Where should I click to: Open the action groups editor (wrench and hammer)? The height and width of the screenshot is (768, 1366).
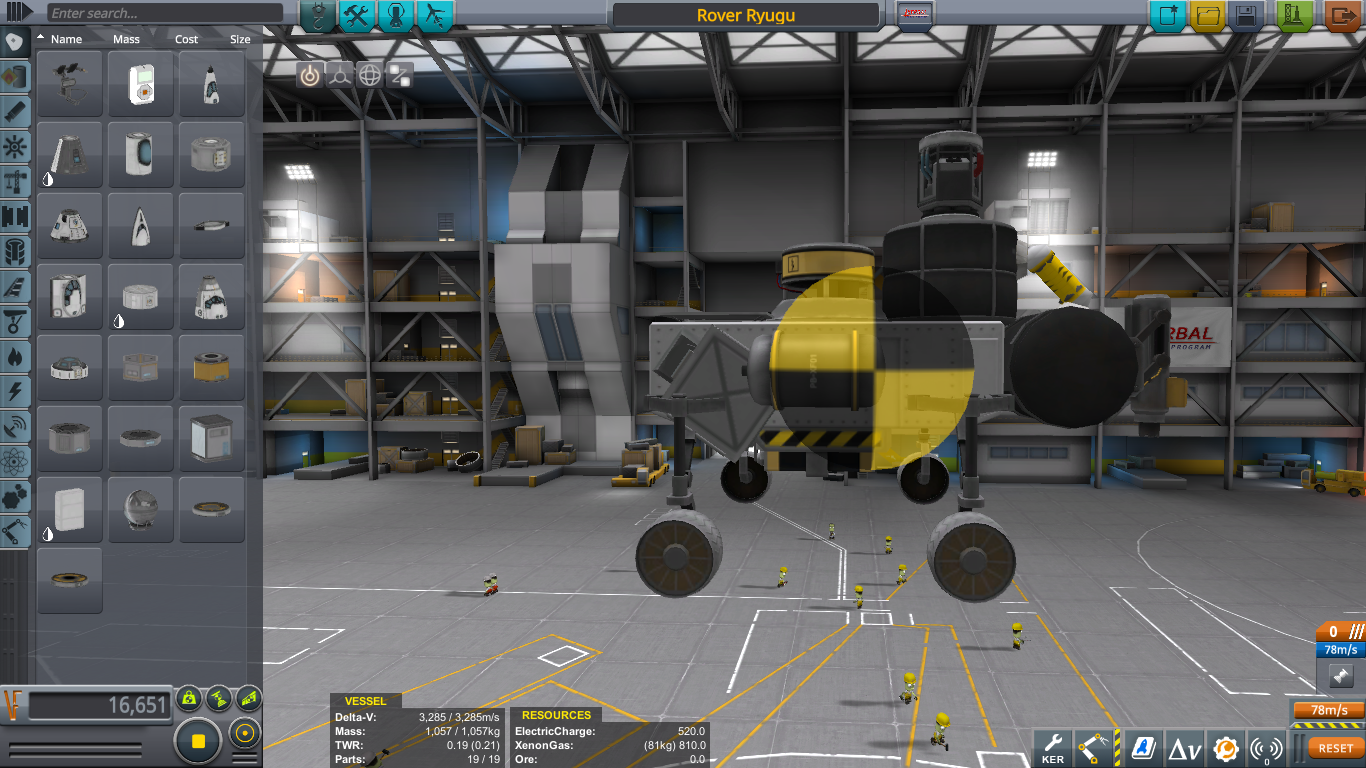pos(357,15)
